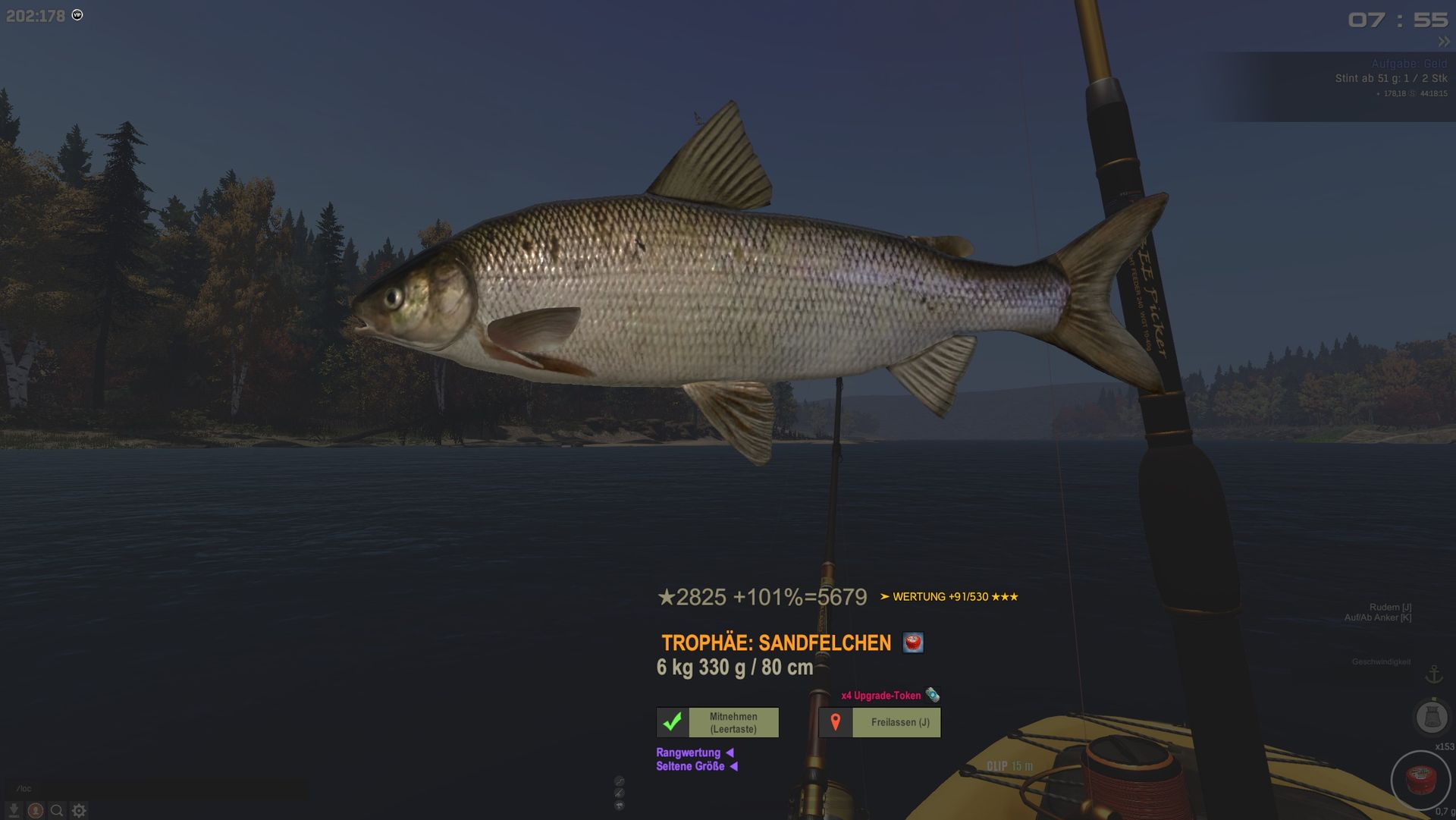Viewport: 1456px width, 820px height.
Task: Release the fish with Freilassen
Action: pos(880,722)
